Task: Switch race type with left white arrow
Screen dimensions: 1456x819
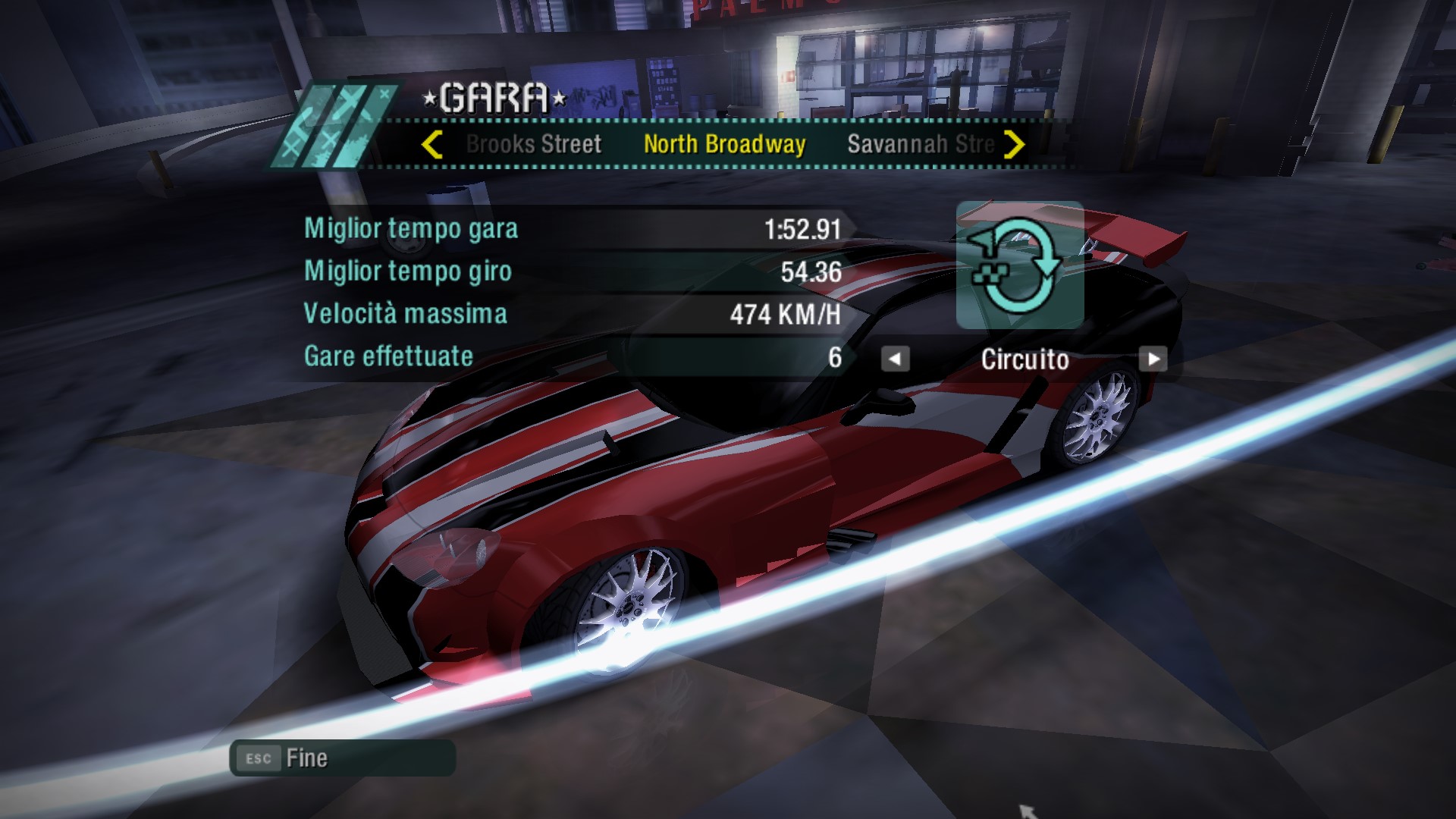Action: [x=895, y=359]
